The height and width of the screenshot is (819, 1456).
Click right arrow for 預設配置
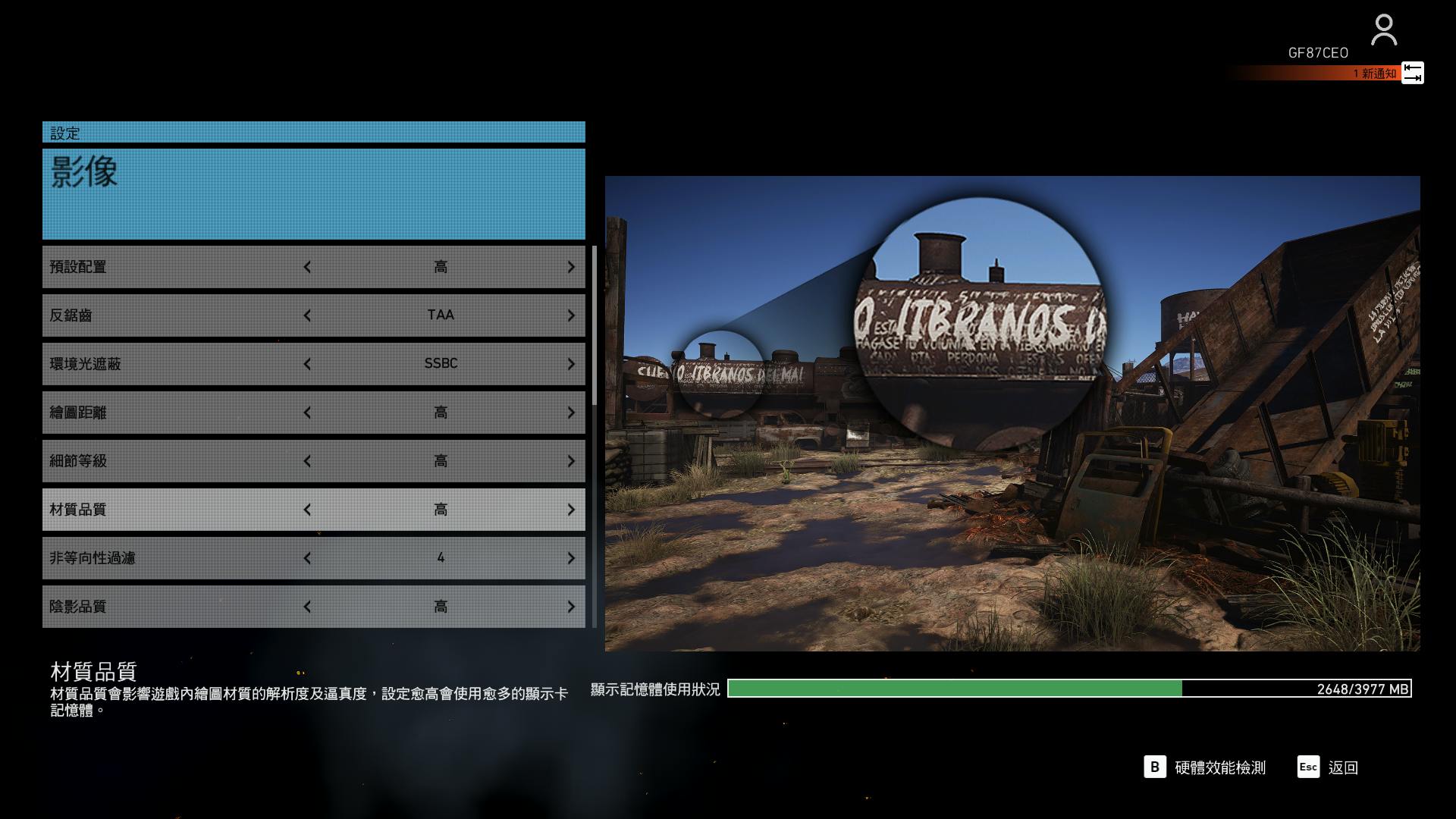pos(571,267)
